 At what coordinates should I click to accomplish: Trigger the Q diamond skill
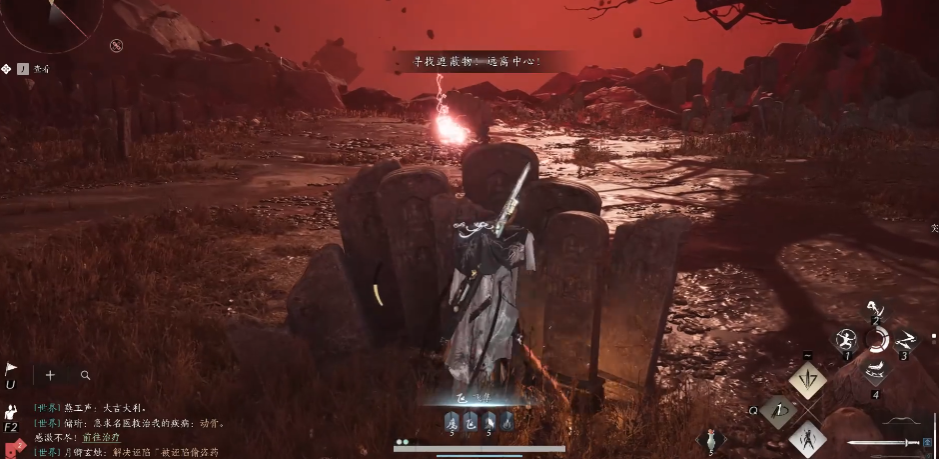coord(778,410)
